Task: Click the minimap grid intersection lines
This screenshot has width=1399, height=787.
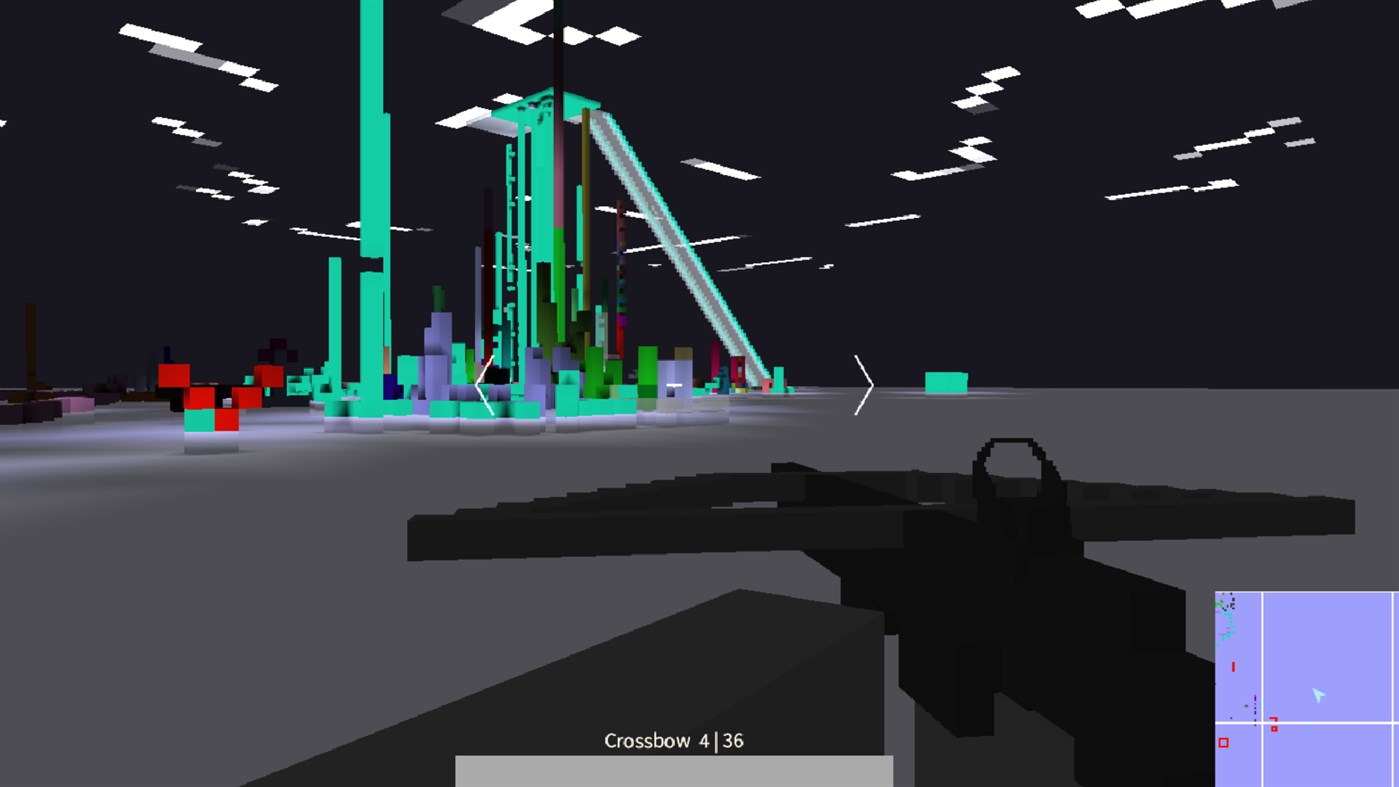Action: tap(1262, 722)
